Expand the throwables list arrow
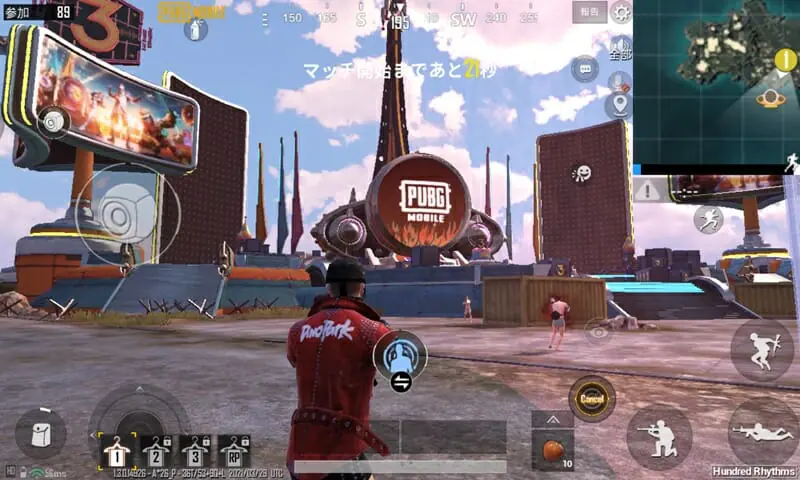Screen dimensions: 800x480 click(x=552, y=420)
